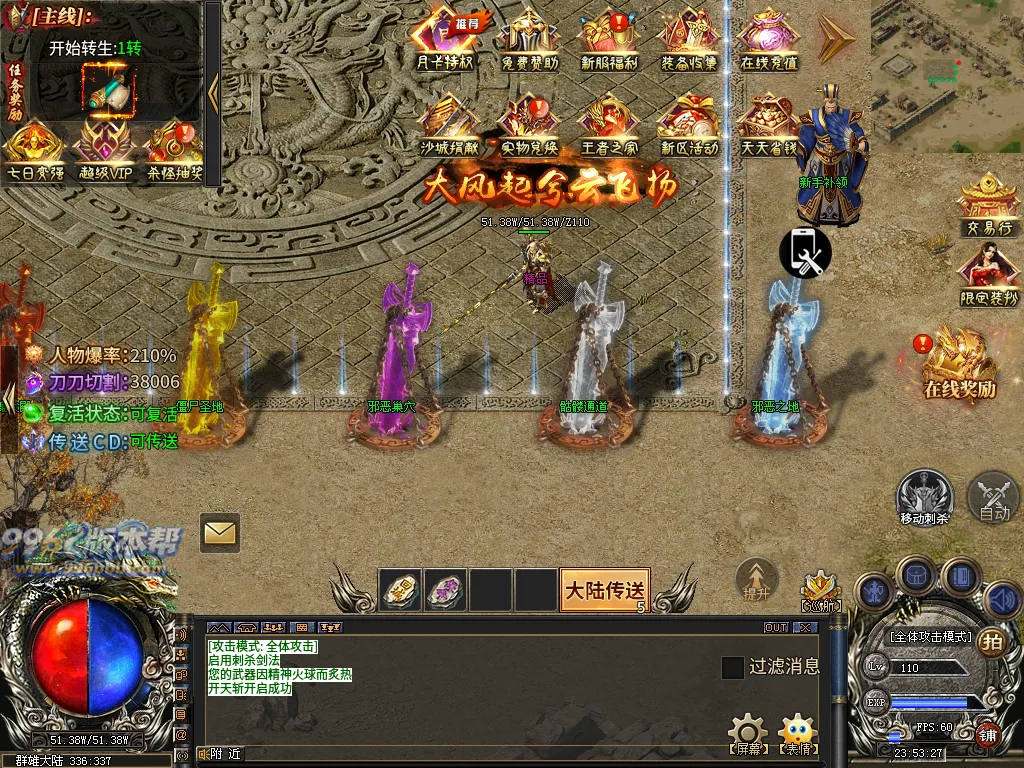1024x768 pixels.
Task: Open the 限定装扮 limited outfits
Action: point(989,275)
